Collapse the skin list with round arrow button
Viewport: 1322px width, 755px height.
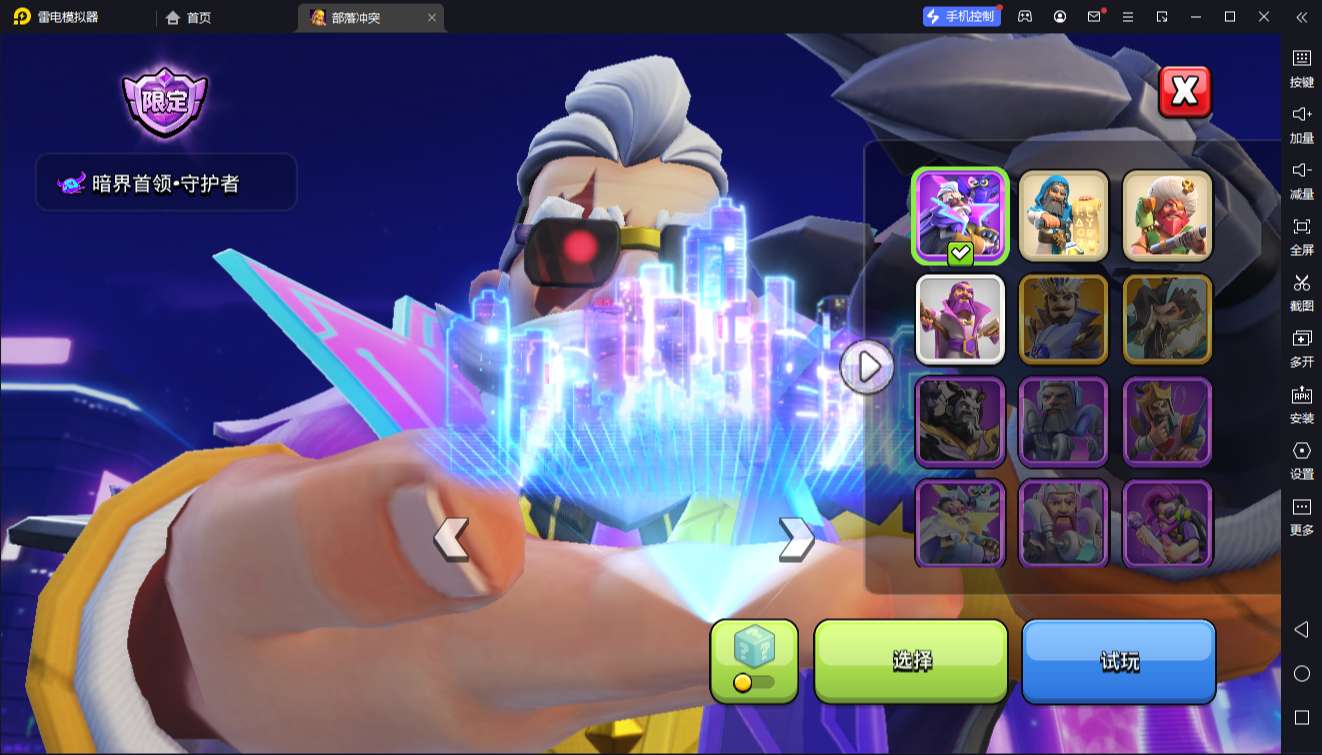tap(867, 367)
